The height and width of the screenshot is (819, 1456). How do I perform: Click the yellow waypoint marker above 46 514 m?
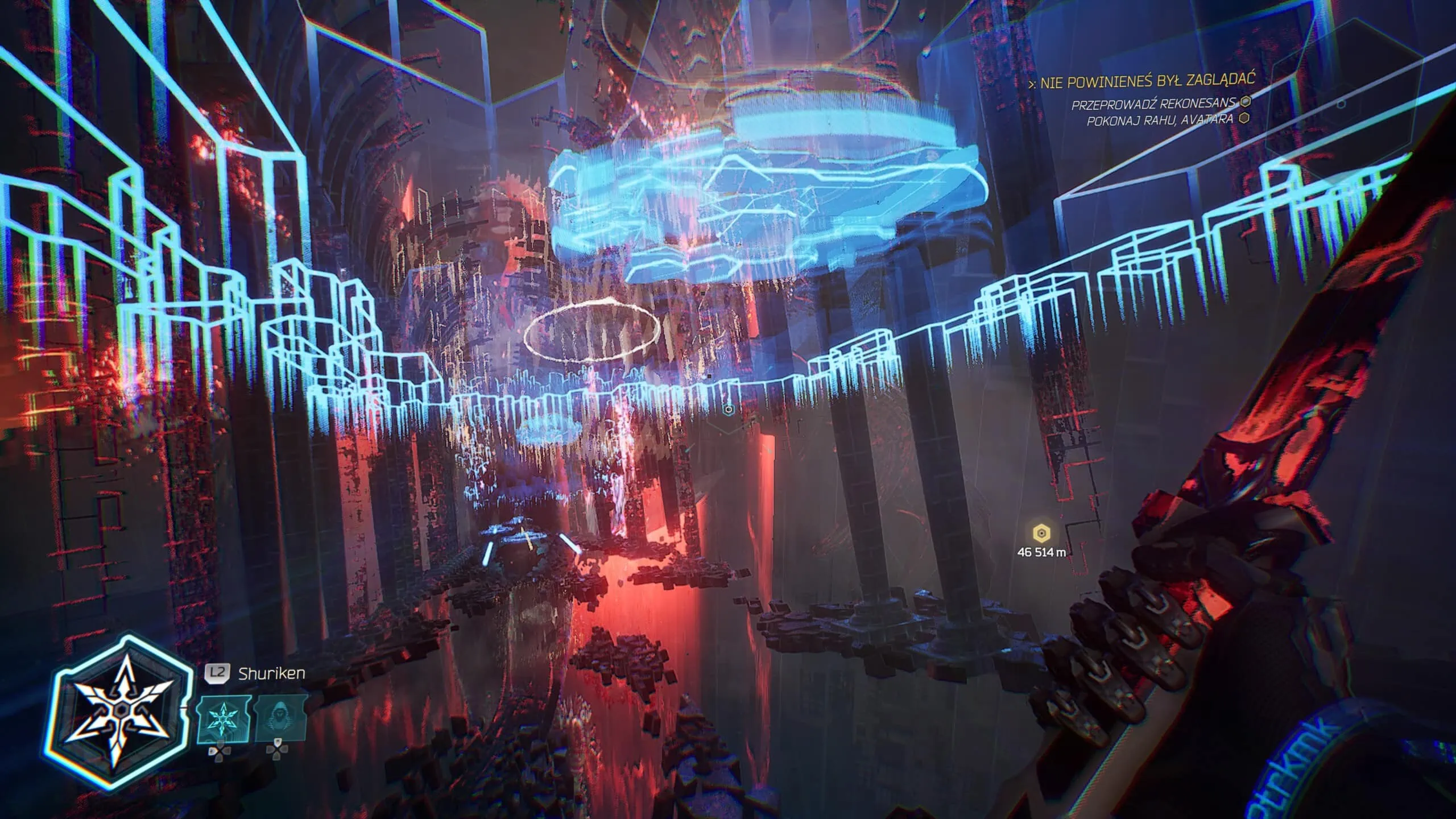(x=1041, y=533)
